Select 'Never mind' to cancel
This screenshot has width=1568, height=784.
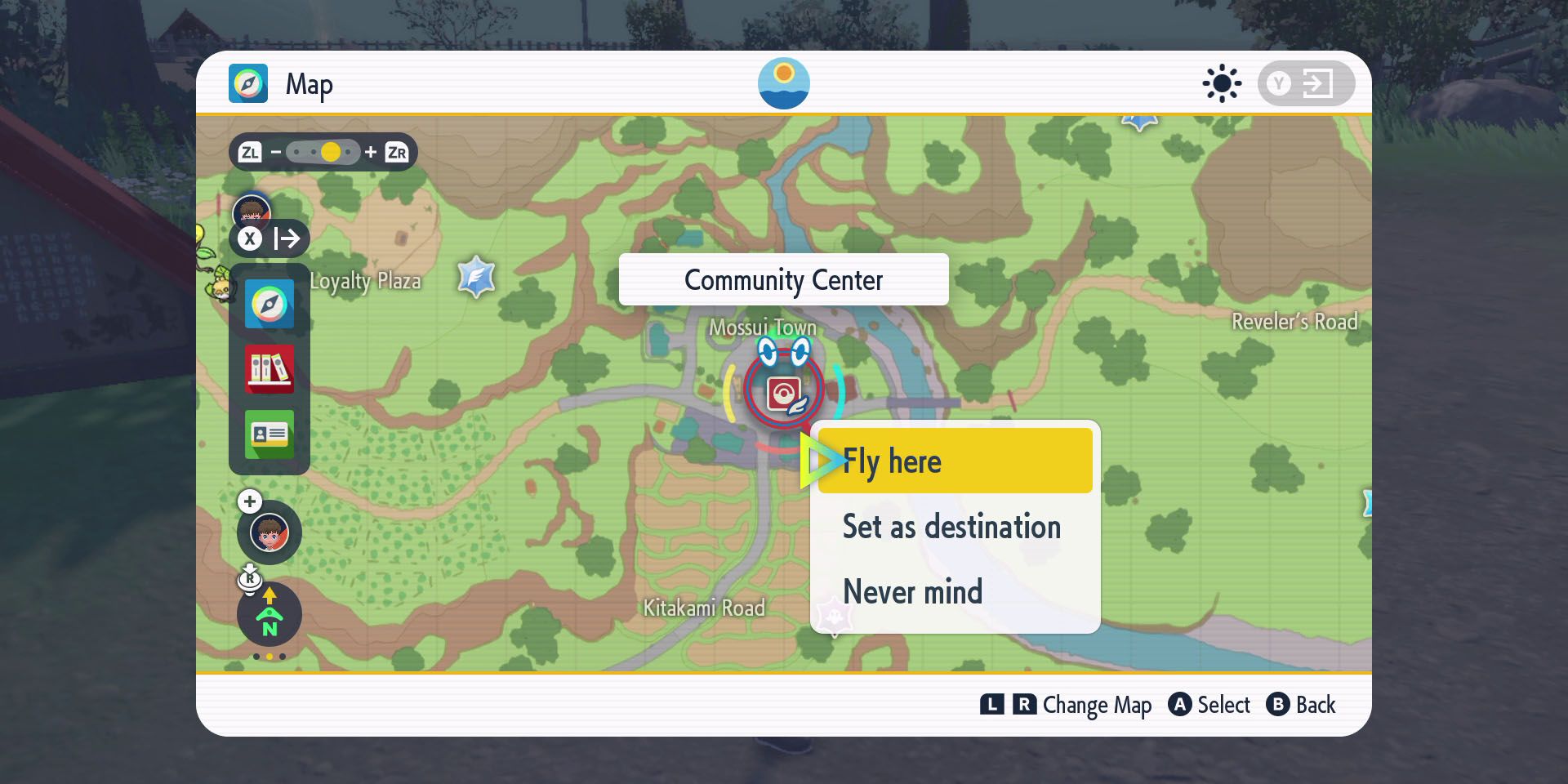pyautogui.click(x=912, y=592)
